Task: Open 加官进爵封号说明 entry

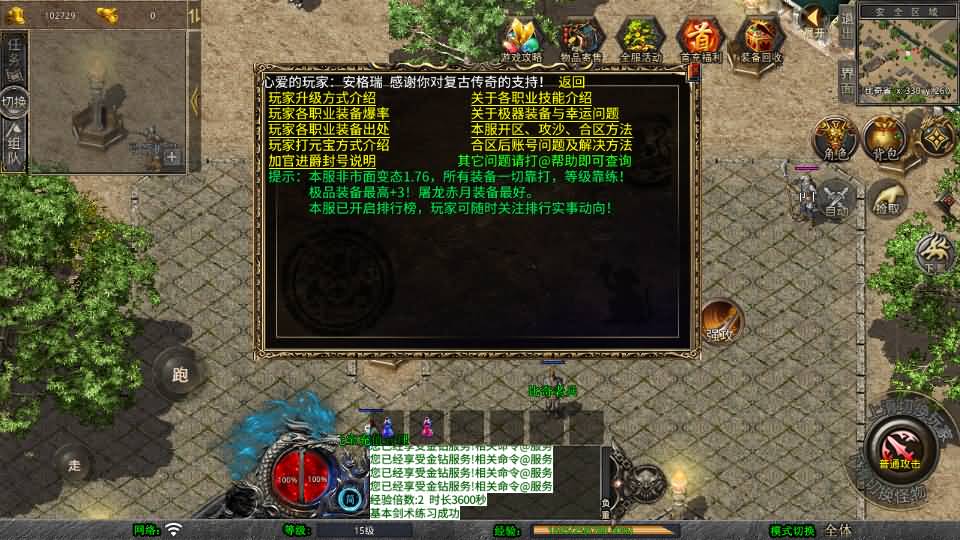Action: click(322, 161)
